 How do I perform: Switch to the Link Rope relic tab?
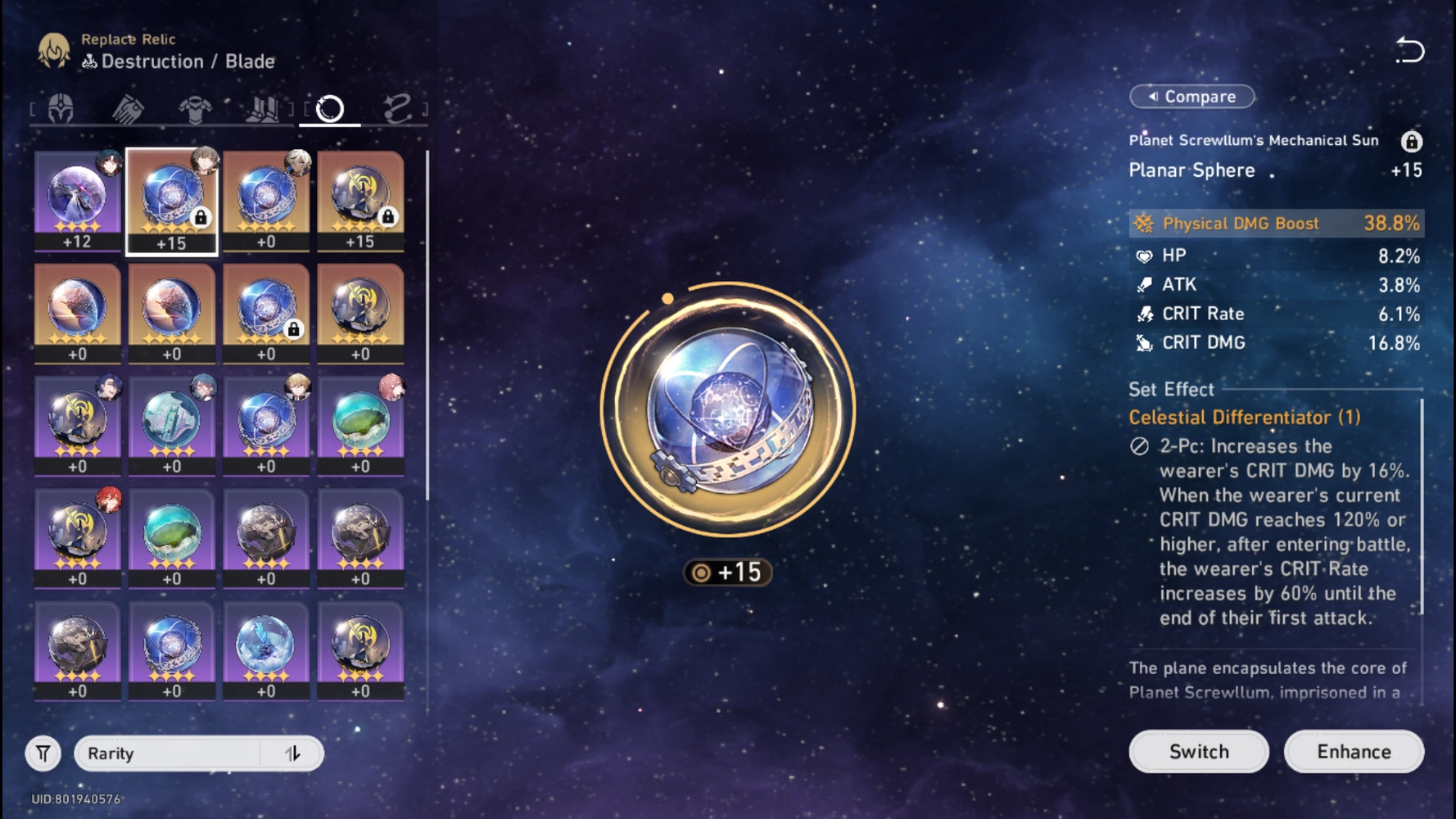pyautogui.click(x=399, y=106)
